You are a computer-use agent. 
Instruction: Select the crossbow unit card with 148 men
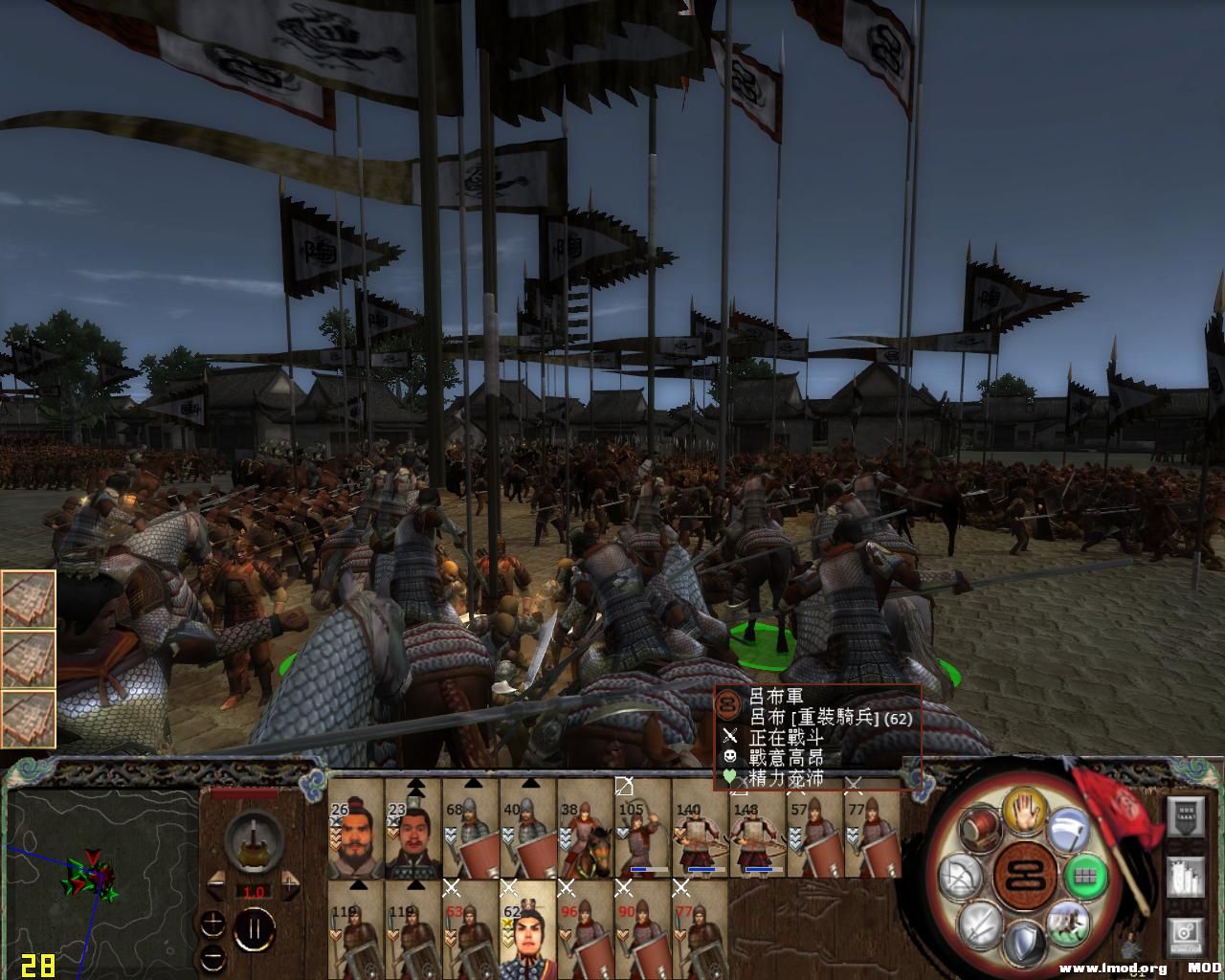click(x=758, y=829)
